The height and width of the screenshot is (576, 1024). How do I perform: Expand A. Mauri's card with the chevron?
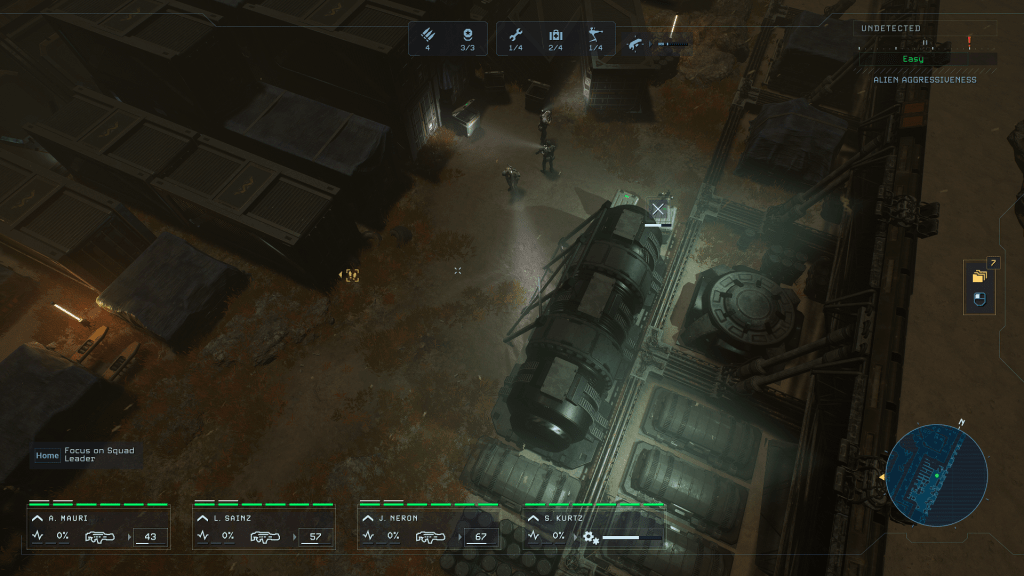37,518
